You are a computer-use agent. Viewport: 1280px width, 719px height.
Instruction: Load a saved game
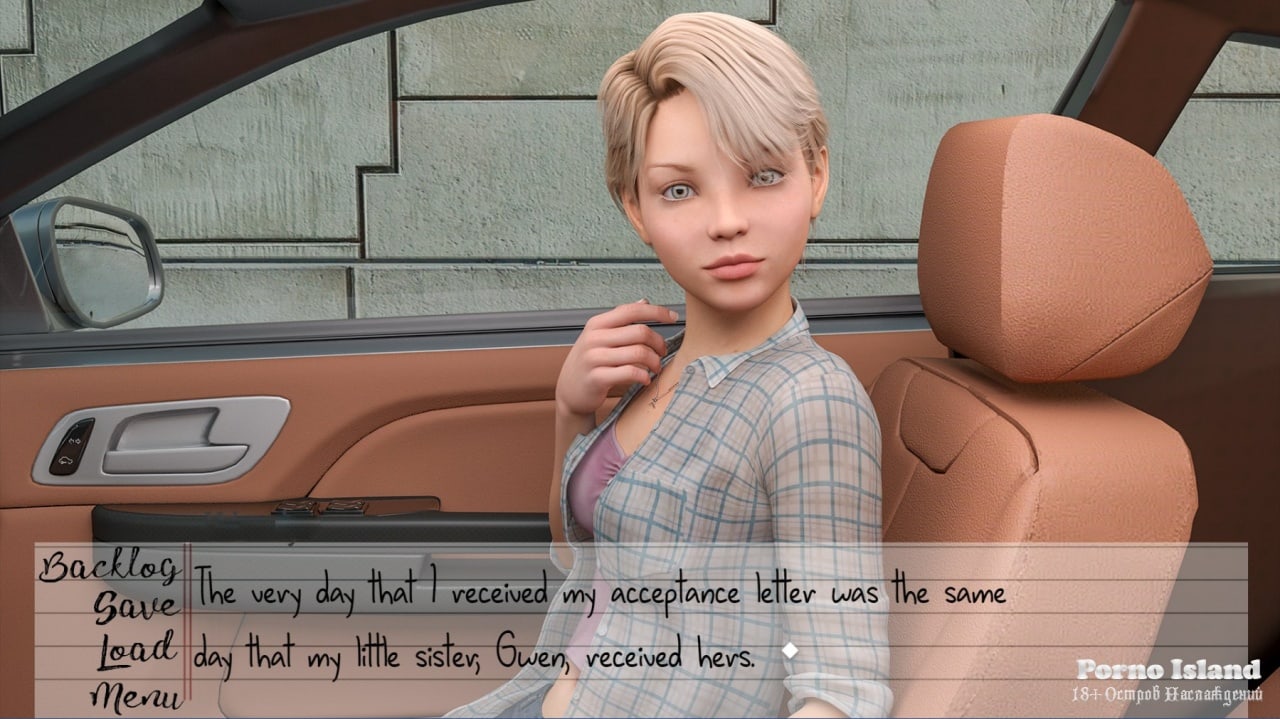(x=136, y=650)
